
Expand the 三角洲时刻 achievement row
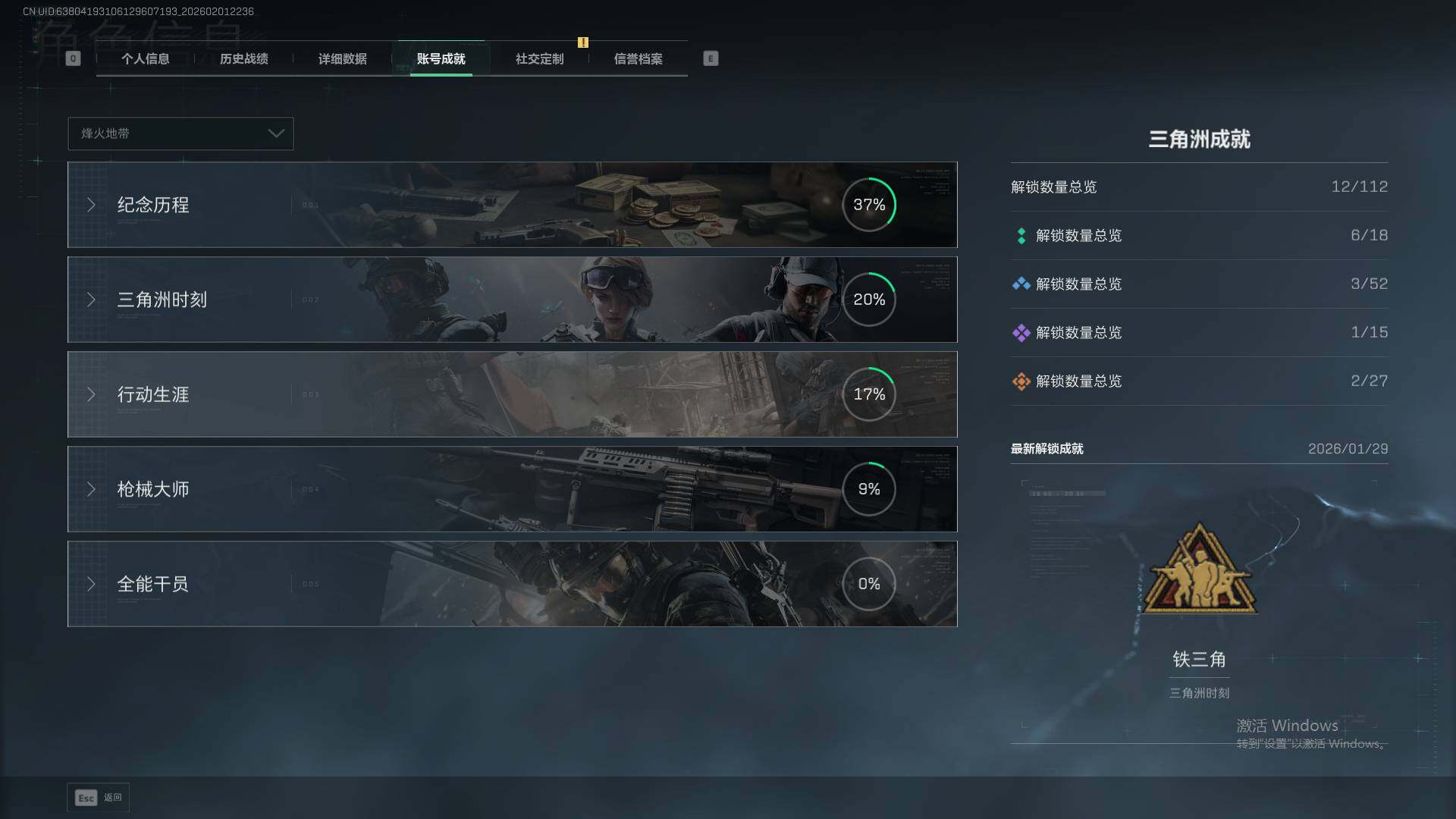pyautogui.click(x=512, y=300)
